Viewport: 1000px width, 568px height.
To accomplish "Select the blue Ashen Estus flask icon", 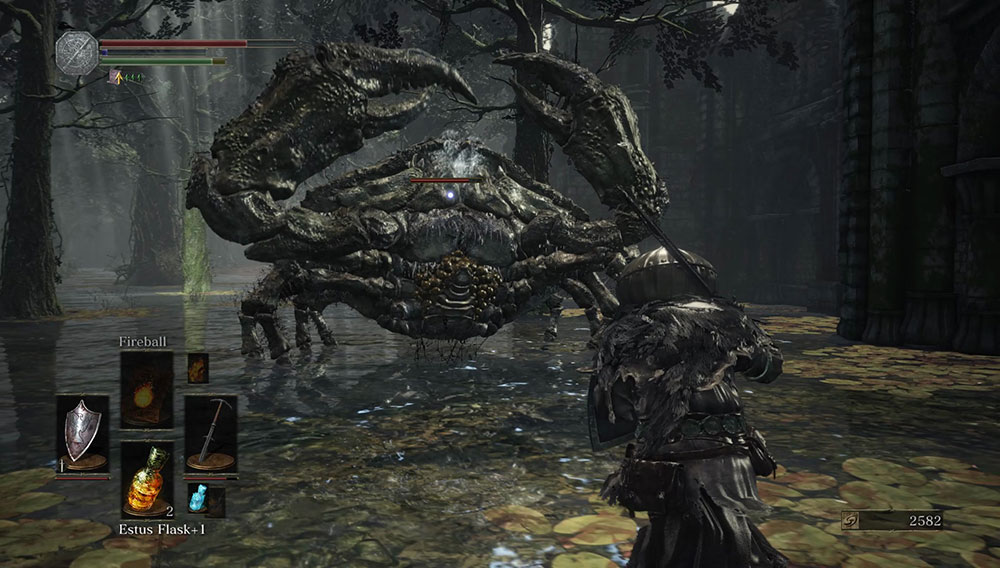I will point(198,500).
